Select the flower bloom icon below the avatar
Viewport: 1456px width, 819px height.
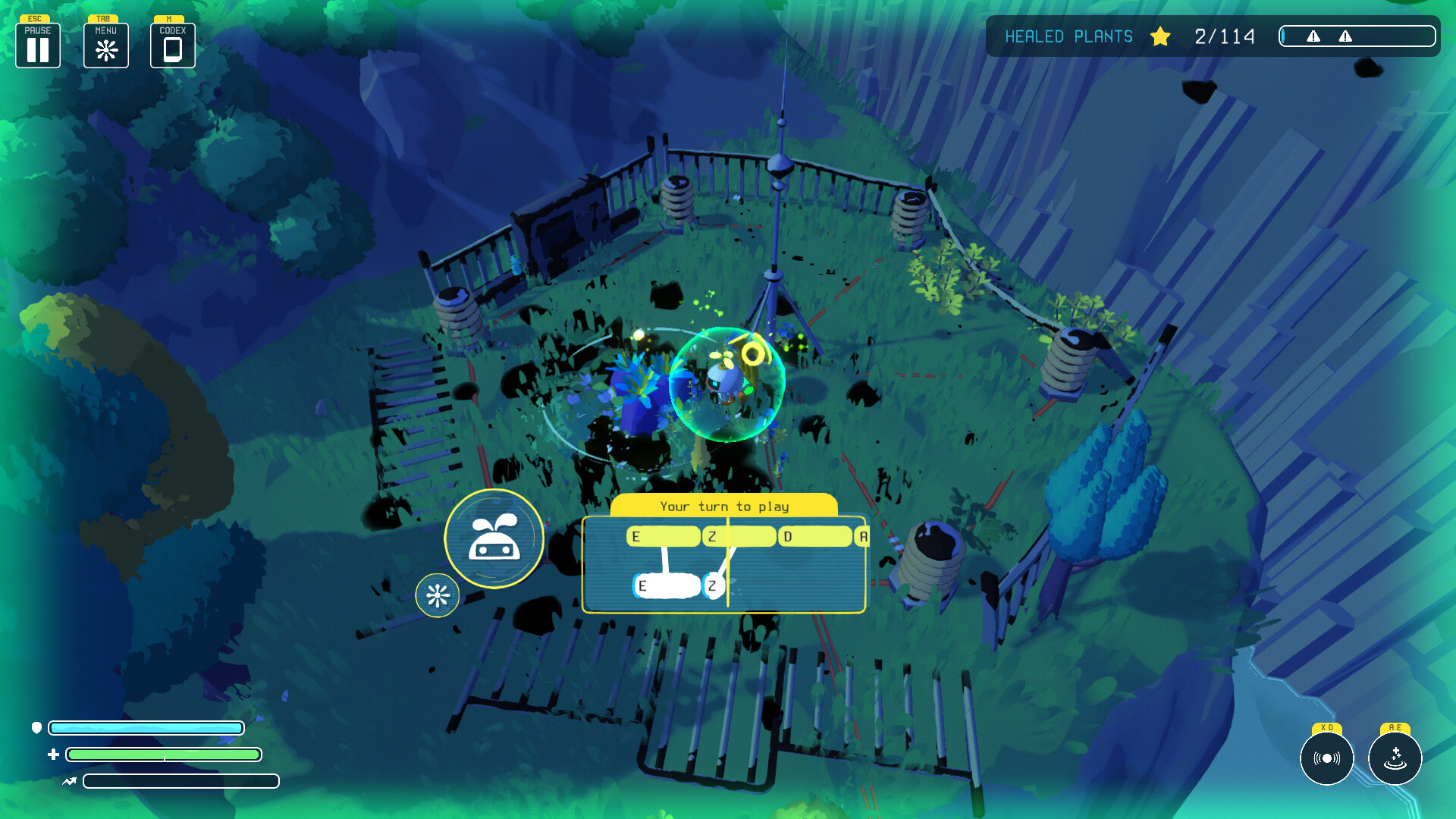coord(438,595)
